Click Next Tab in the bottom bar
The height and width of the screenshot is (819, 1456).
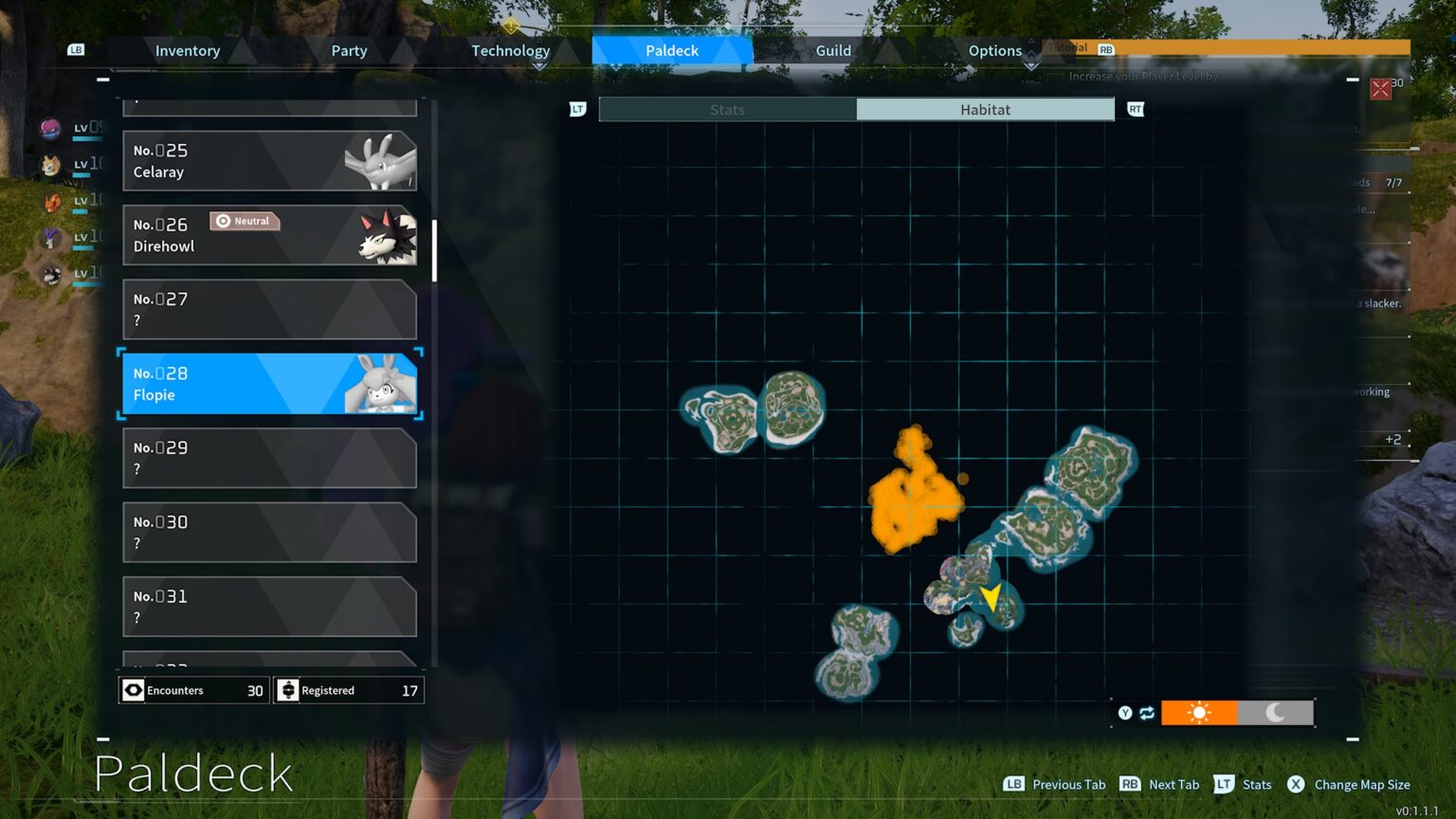pyautogui.click(x=1174, y=784)
